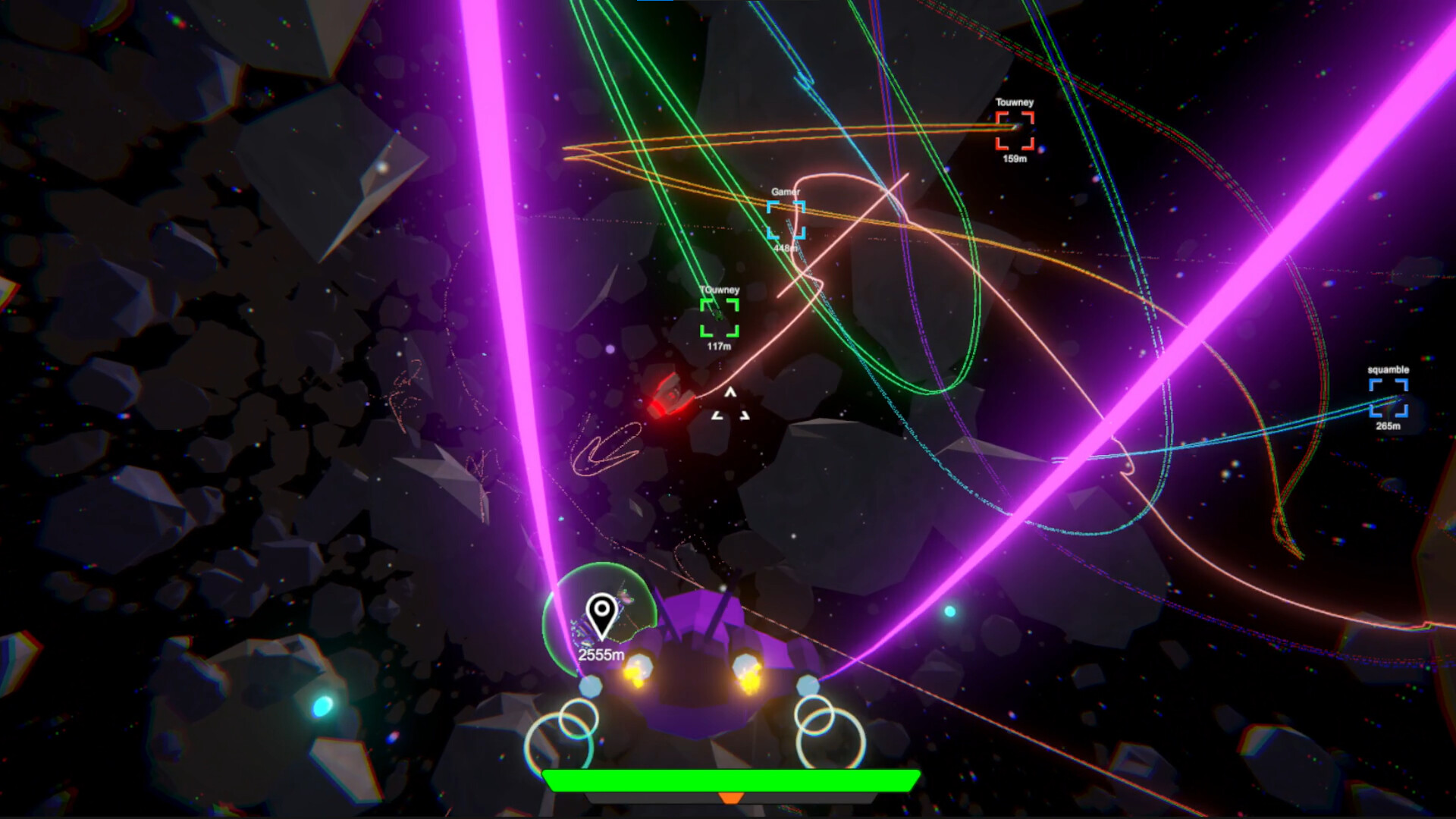Select the blue squamble target bracket
The image size is (1456, 819).
tap(1388, 398)
